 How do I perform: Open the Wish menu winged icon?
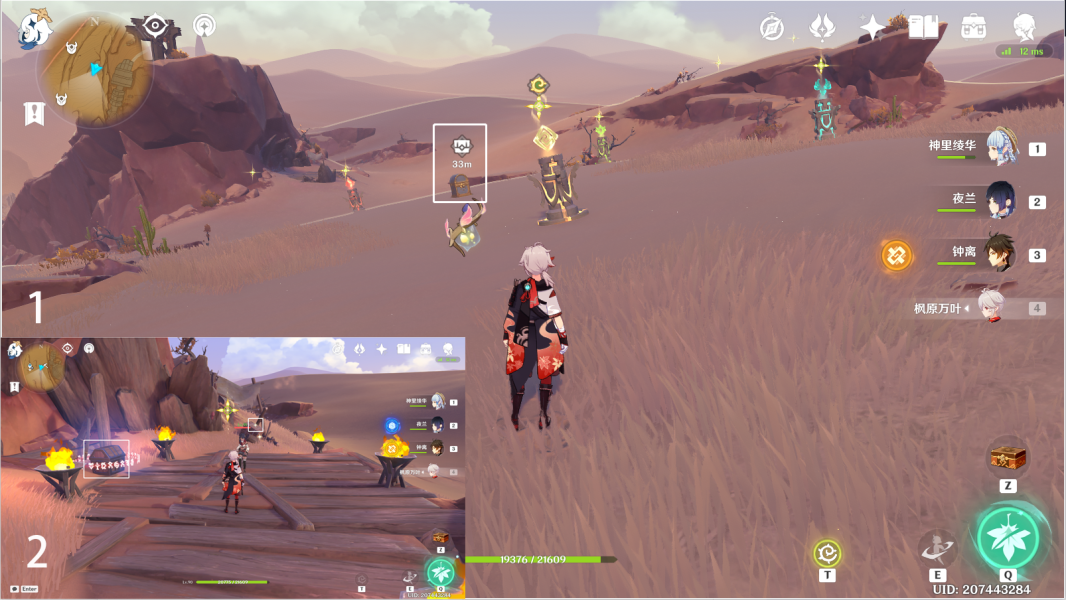(x=823, y=27)
